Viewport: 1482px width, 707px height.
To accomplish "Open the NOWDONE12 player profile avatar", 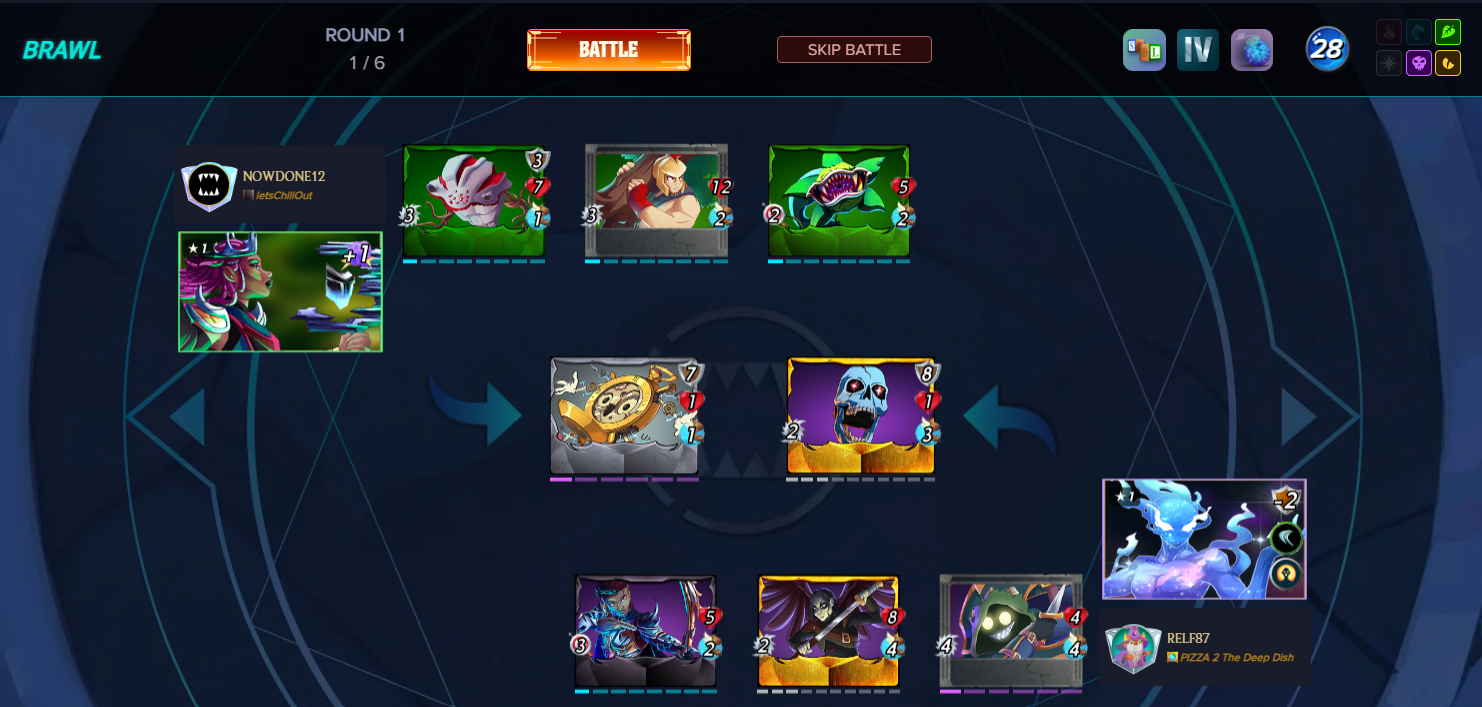I will (x=209, y=186).
